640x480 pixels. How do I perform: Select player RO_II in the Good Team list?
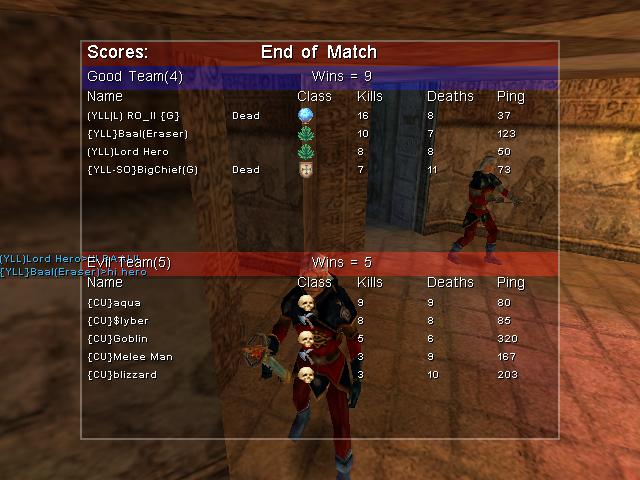click(133, 116)
